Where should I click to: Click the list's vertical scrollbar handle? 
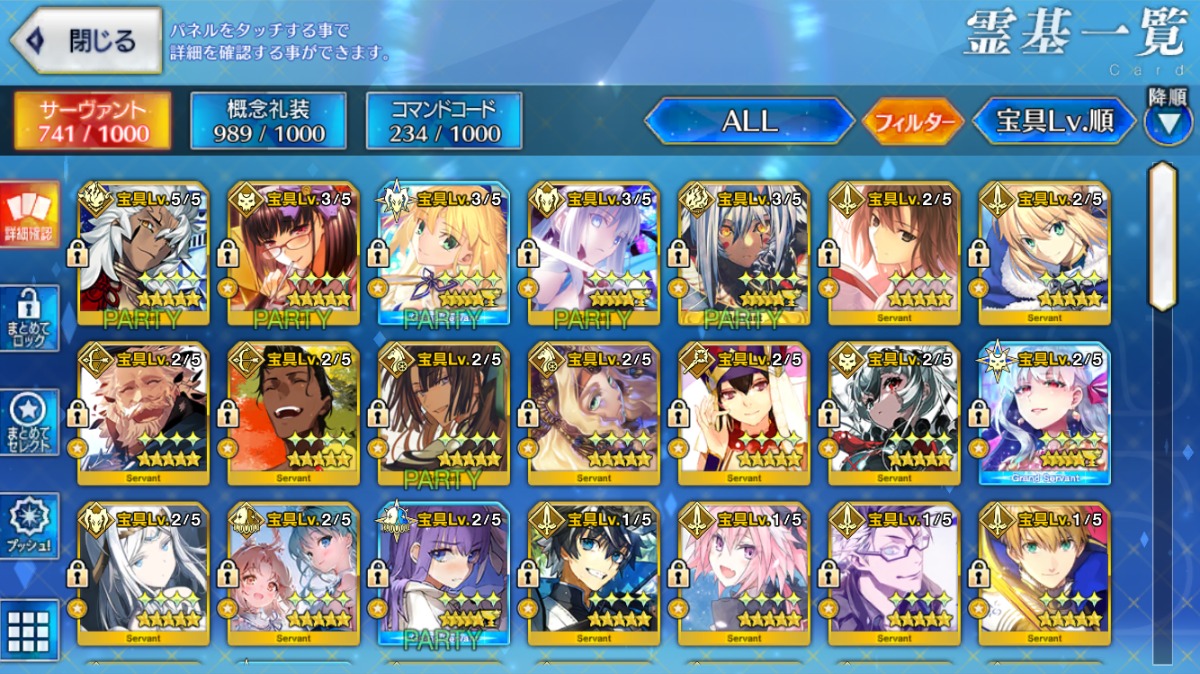pyautogui.click(x=1162, y=237)
